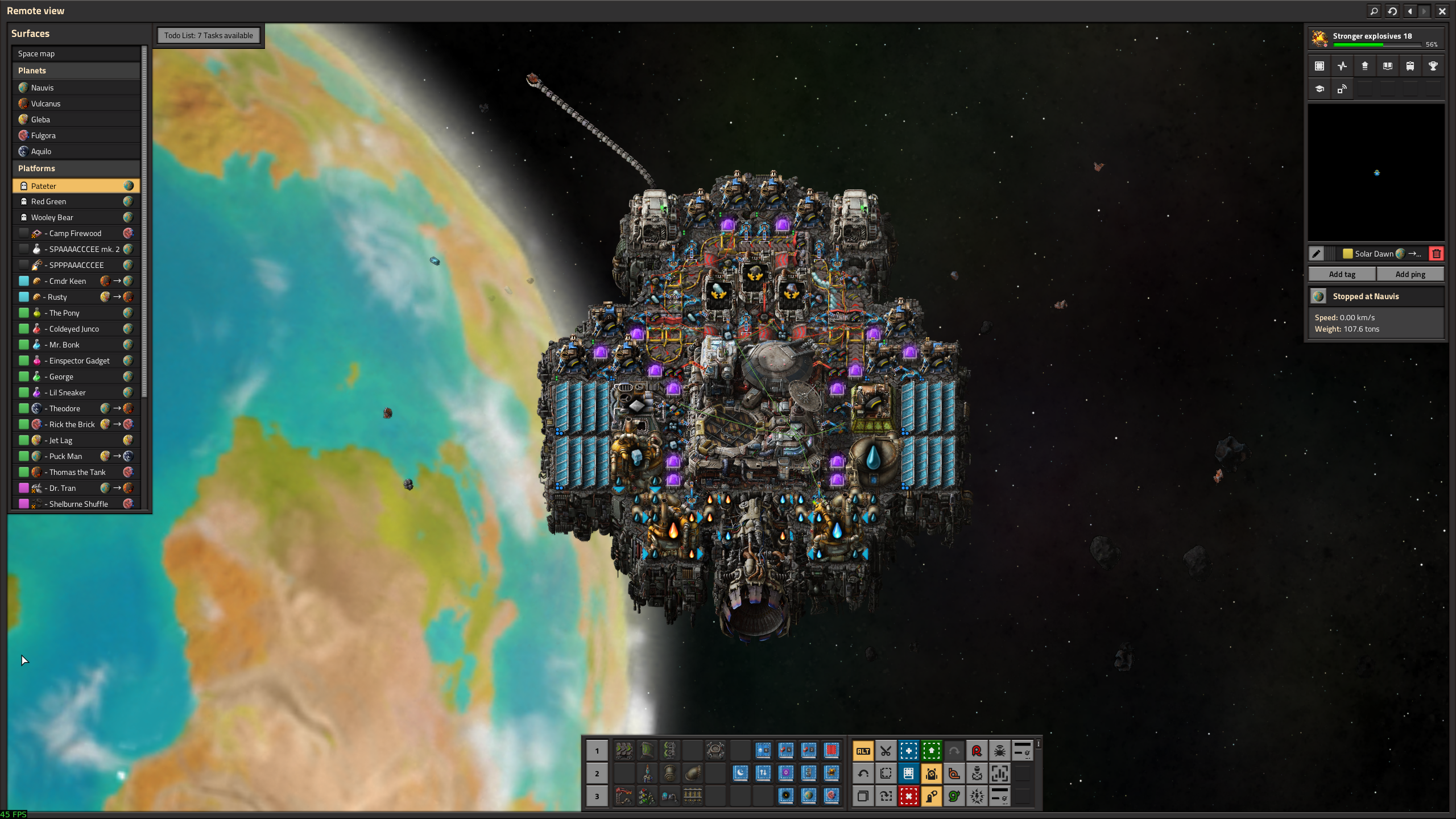Delete the Solar Dawn entry with trash icon
The width and height of the screenshot is (1456, 819).
(1436, 254)
